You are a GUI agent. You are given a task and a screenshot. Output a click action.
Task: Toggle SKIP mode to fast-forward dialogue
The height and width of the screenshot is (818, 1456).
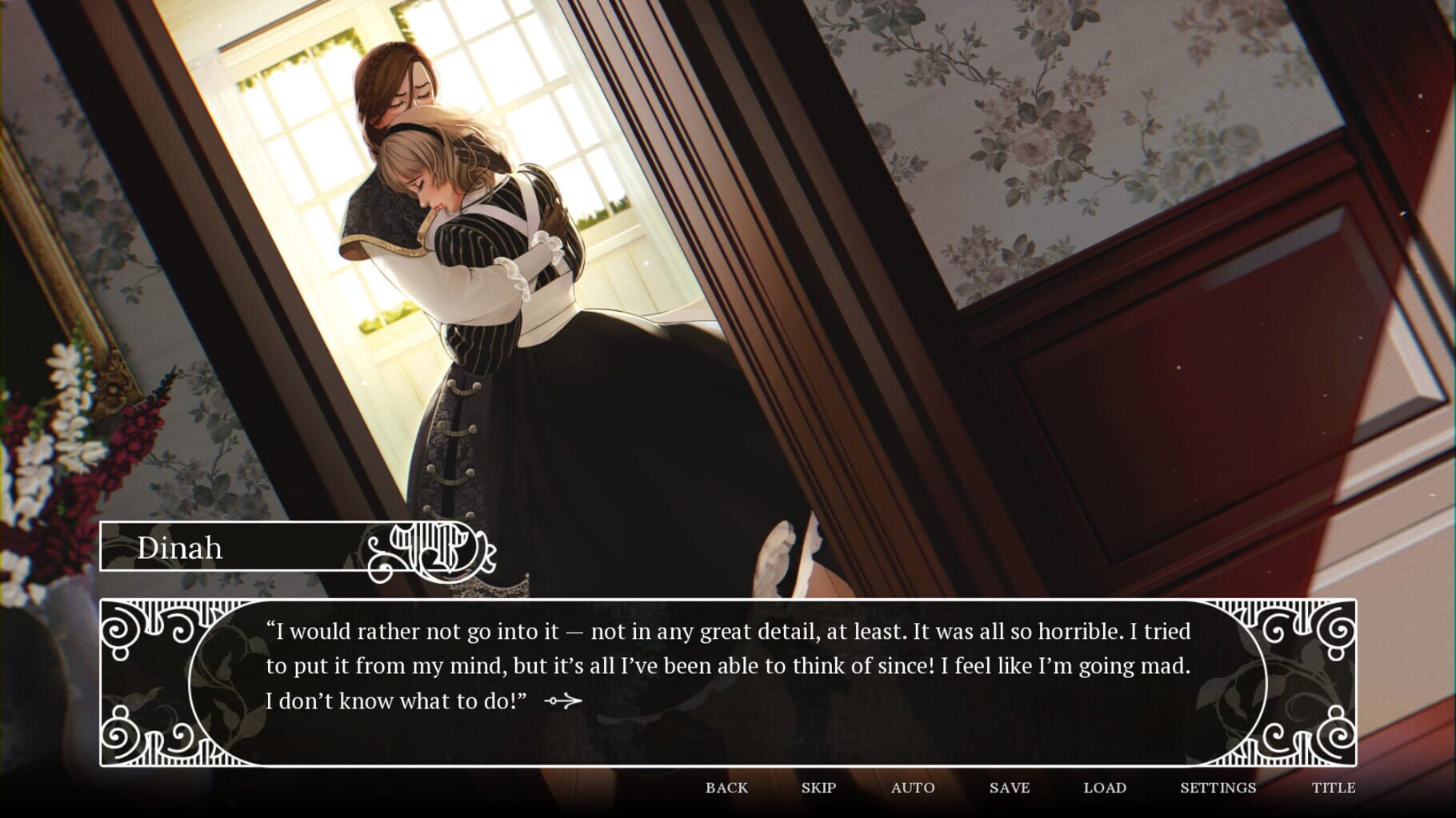pos(817,787)
